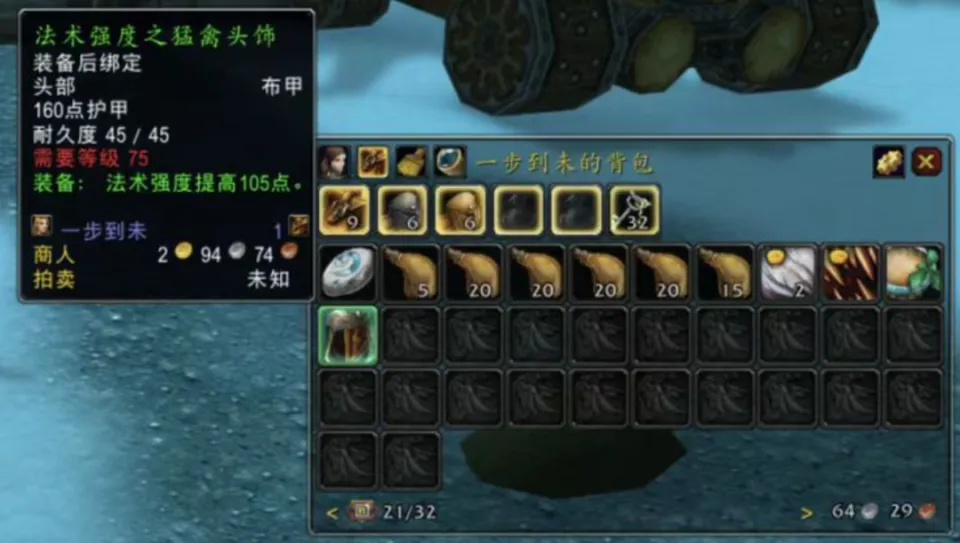Click the small icon at tooltip's right edge
960x543 pixels.
(298, 226)
